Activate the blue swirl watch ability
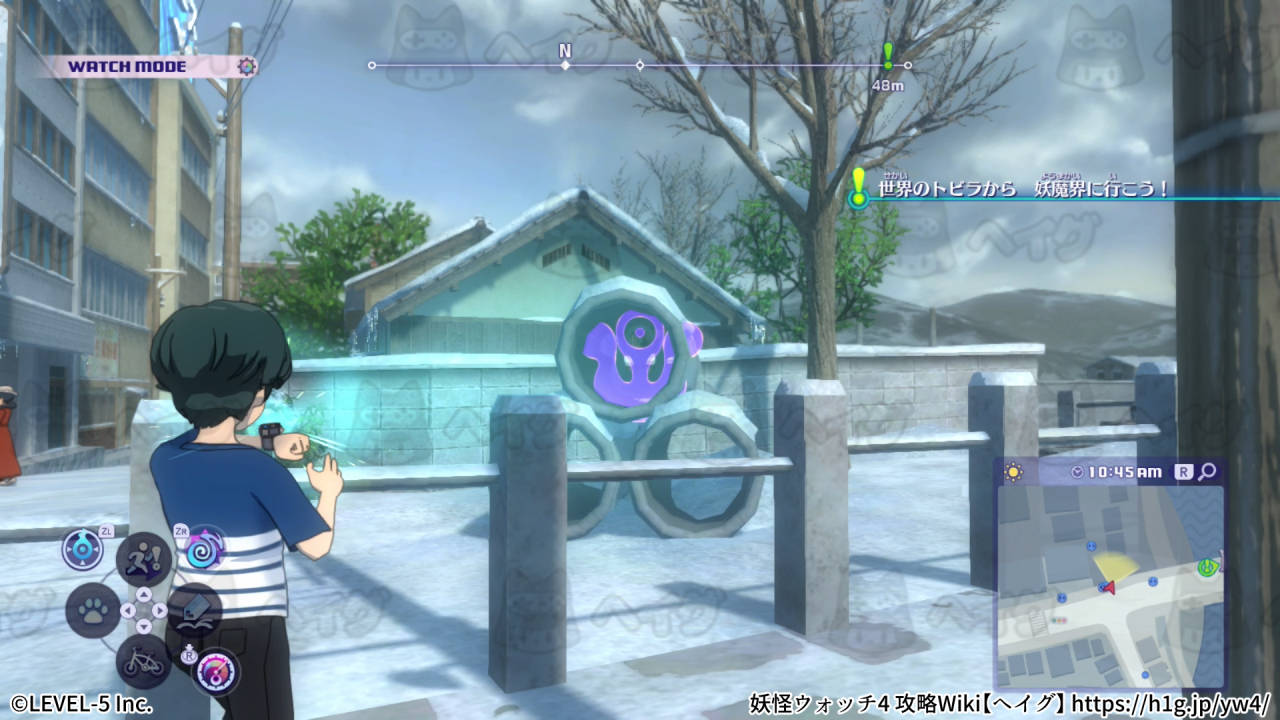The image size is (1280, 720). click(x=204, y=549)
